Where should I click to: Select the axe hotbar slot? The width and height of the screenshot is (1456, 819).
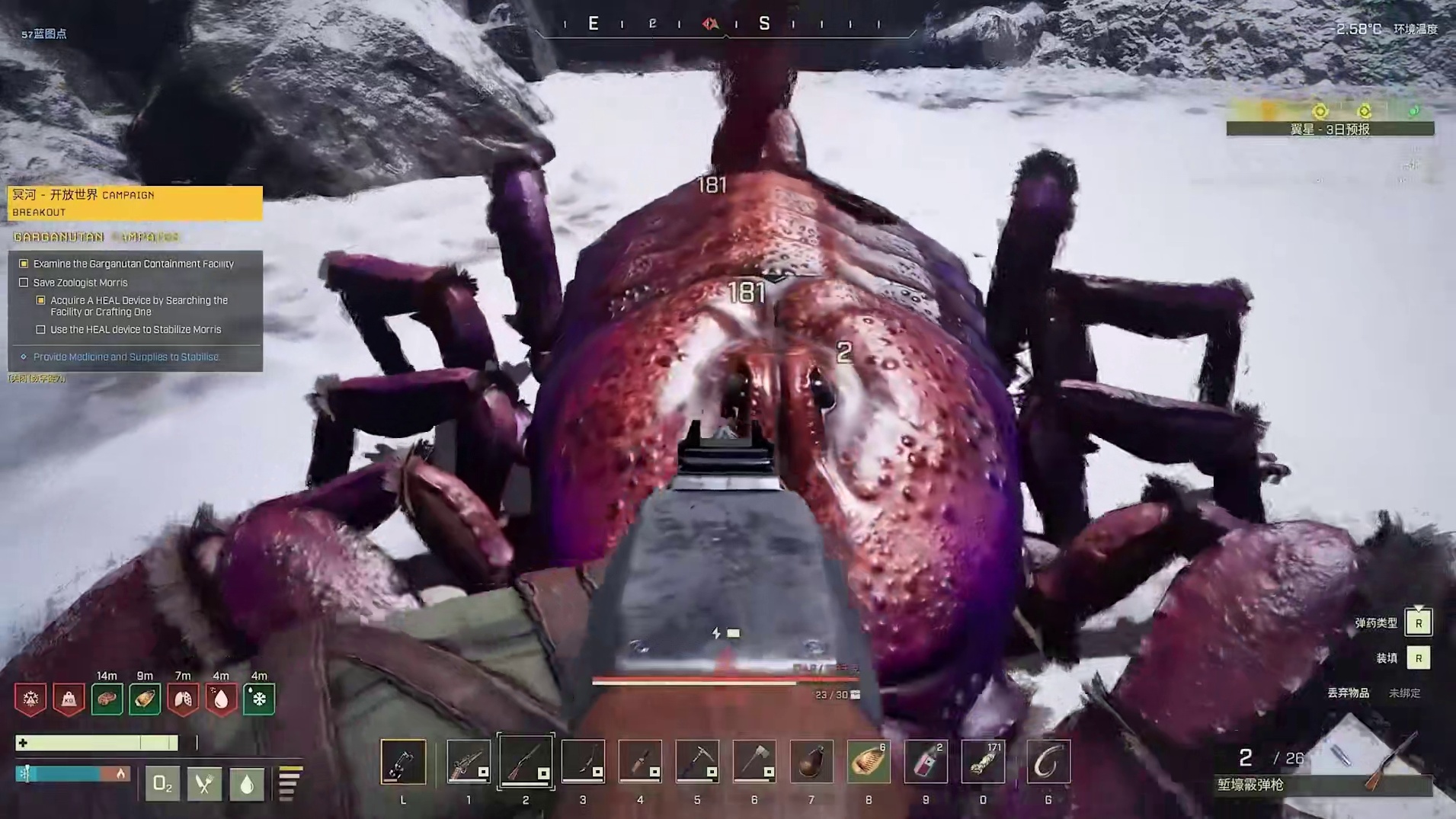point(754,761)
